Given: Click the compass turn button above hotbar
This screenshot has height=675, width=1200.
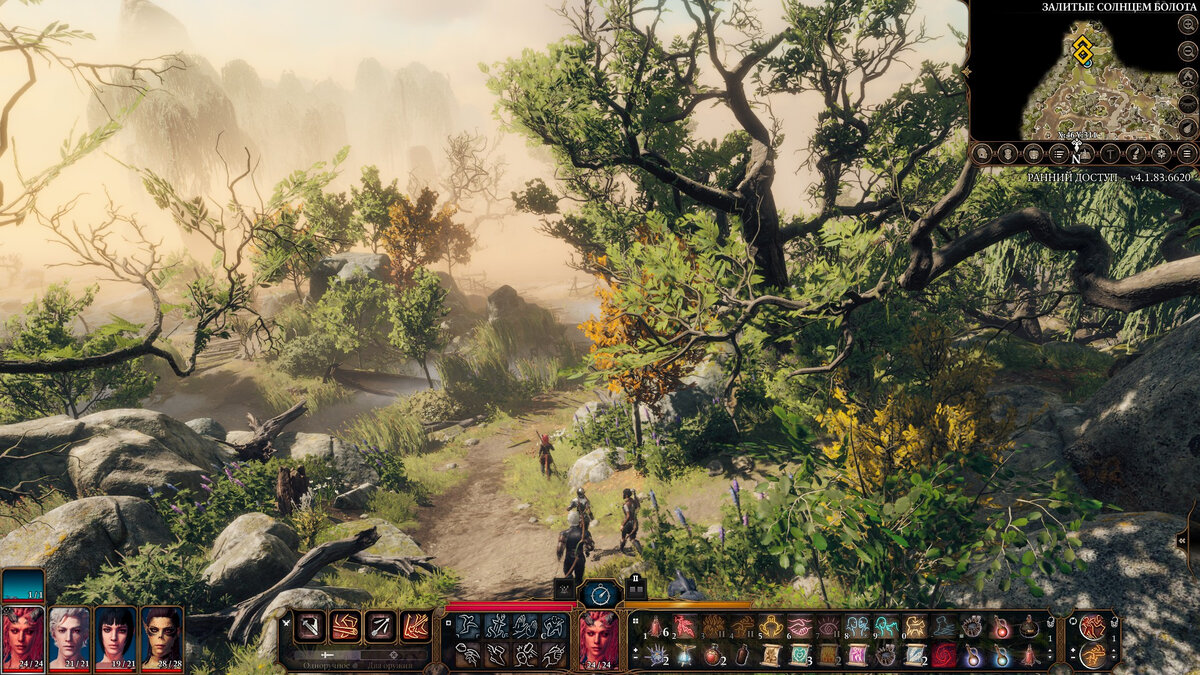Looking at the screenshot, I should pos(600,594).
